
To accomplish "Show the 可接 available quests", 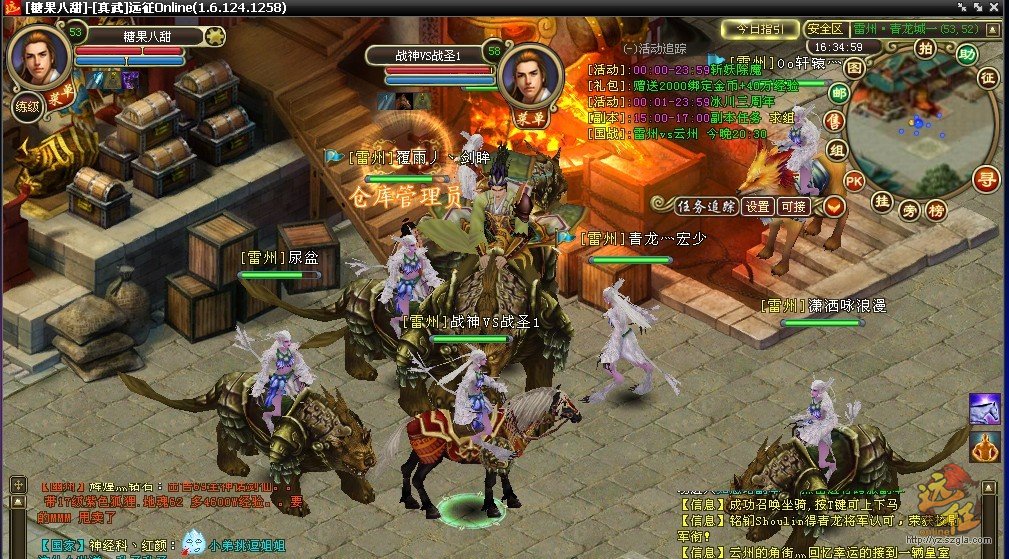I will coord(793,207).
